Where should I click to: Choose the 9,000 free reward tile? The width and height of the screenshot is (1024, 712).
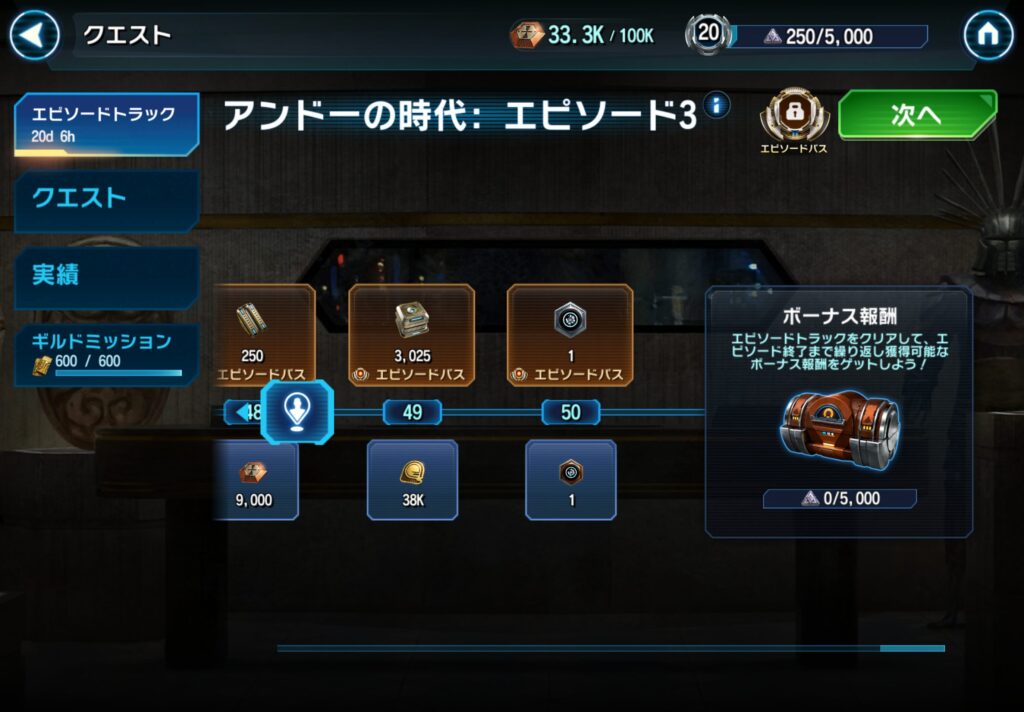coord(255,480)
